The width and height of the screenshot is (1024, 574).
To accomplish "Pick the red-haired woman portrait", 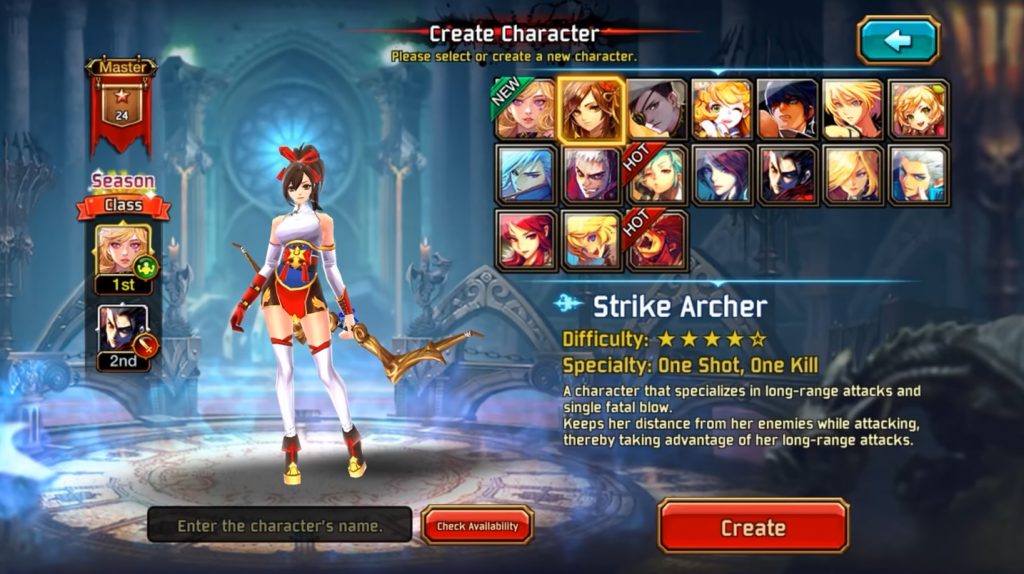I will 527,240.
